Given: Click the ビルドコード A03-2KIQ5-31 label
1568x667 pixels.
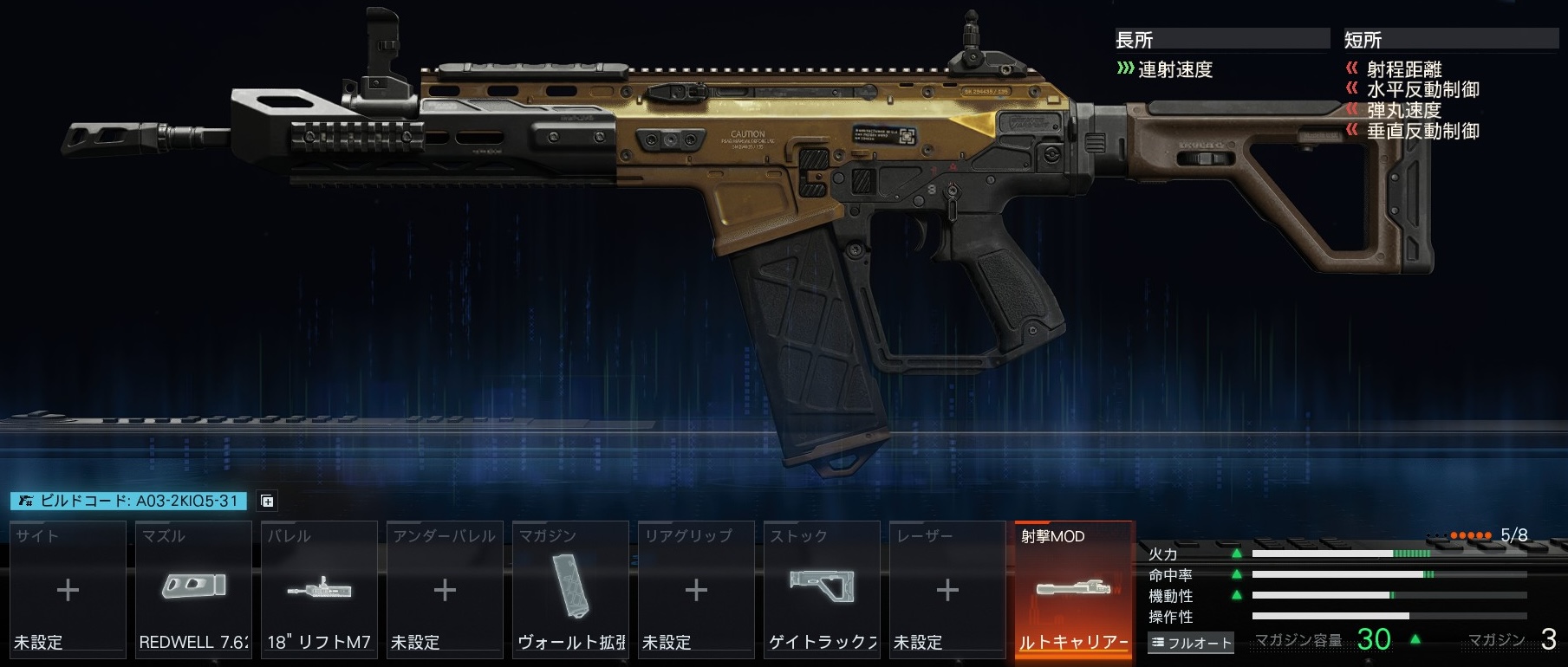Looking at the screenshot, I should [x=129, y=502].
